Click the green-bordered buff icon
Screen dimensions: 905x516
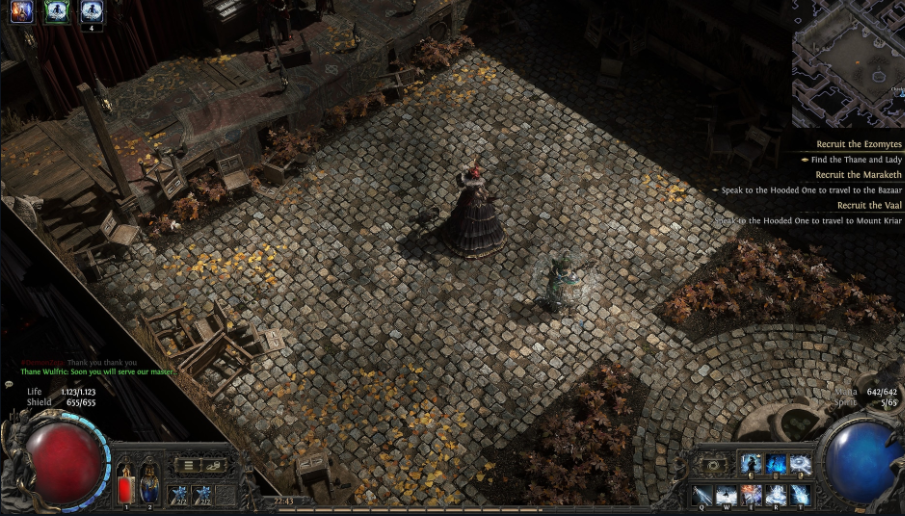[x=56, y=11]
